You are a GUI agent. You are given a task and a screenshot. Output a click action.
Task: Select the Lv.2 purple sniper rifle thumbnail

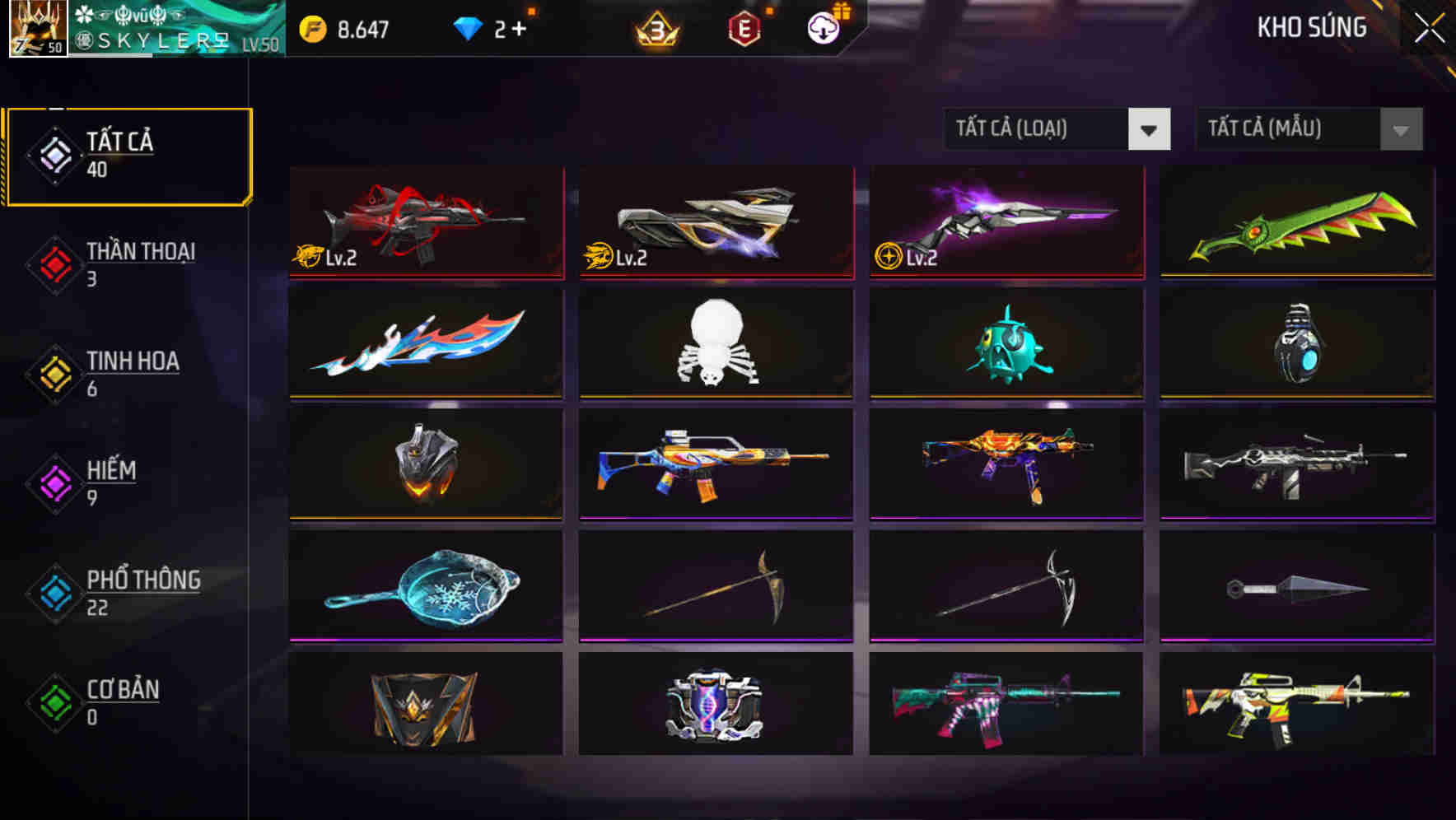[1005, 222]
